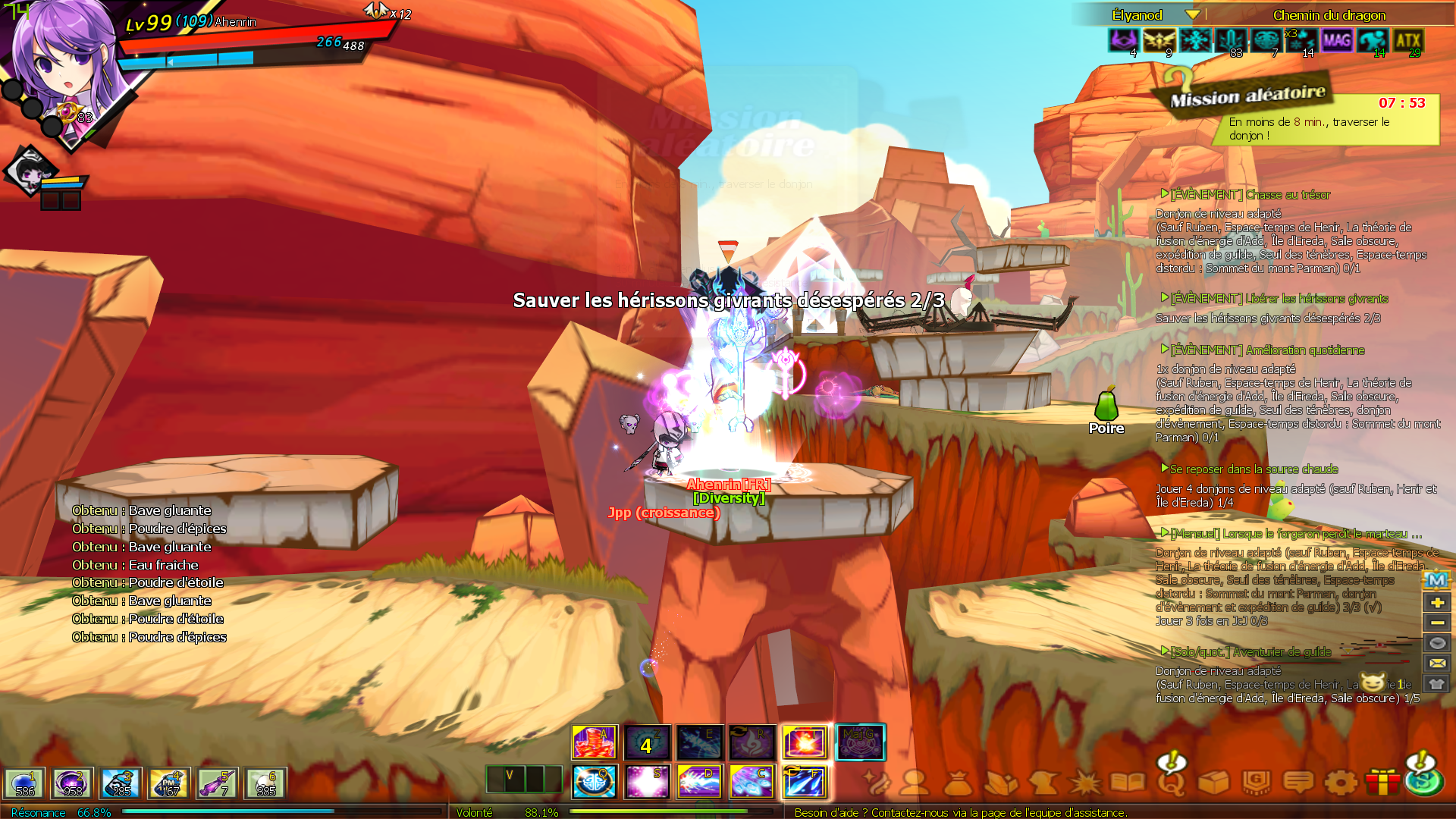The image size is (1456, 819).
Task: Use the blue potion in slot 1
Action: tap(25, 783)
